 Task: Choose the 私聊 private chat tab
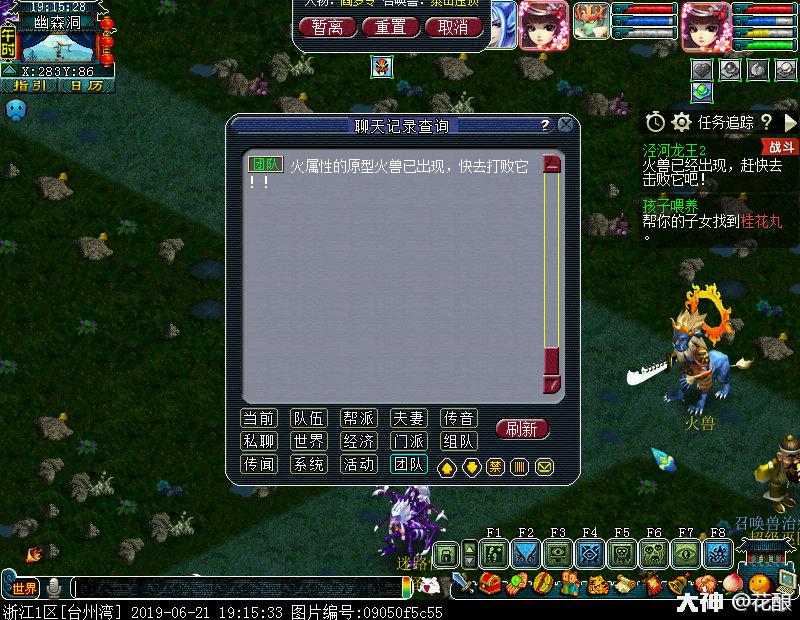[x=259, y=441]
